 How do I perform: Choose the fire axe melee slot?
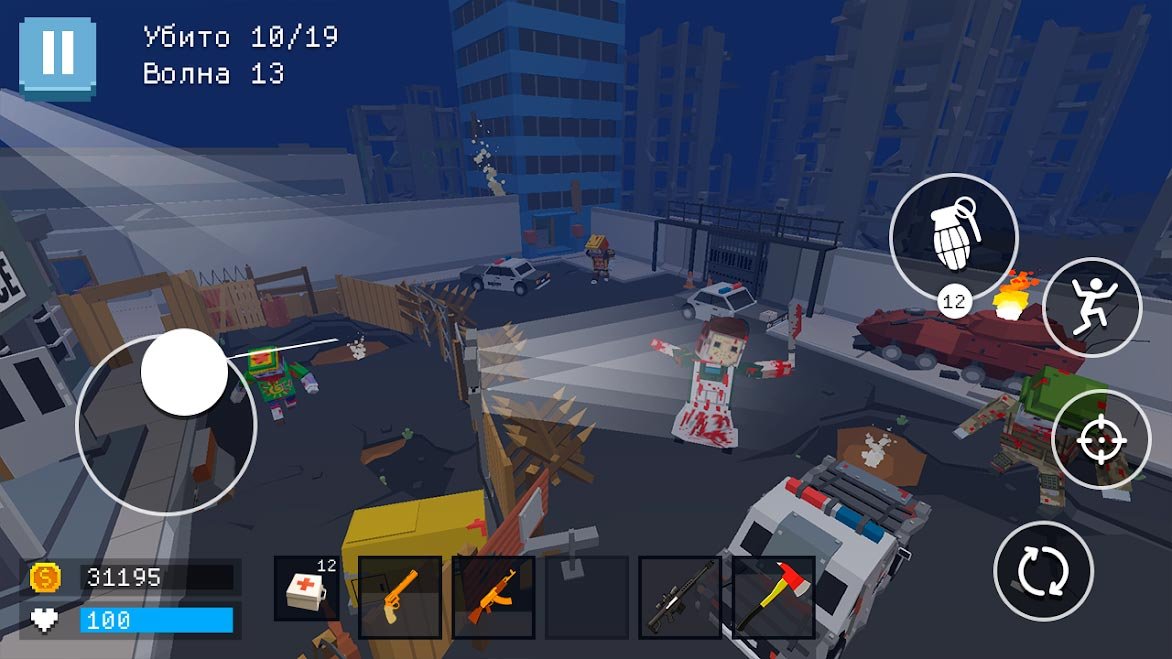773,597
